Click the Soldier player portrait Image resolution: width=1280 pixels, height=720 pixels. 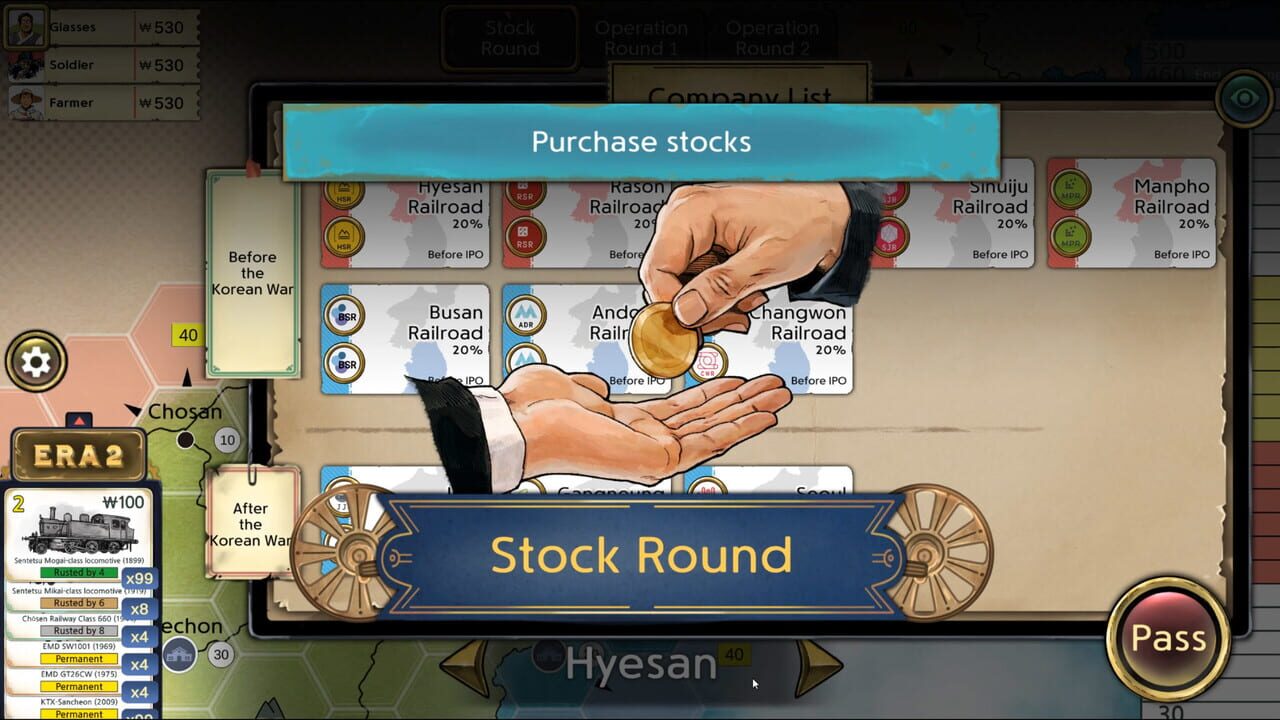[x=24, y=65]
